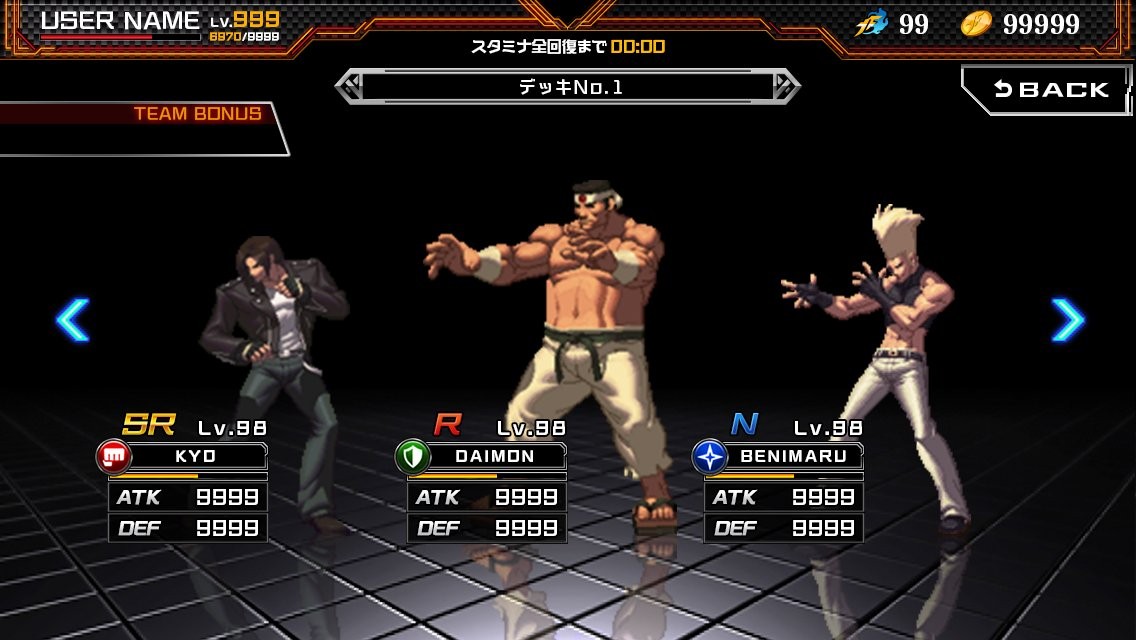The height and width of the screenshot is (640, 1136).
Task: Click the big blue left chevron
Action: click(73, 320)
